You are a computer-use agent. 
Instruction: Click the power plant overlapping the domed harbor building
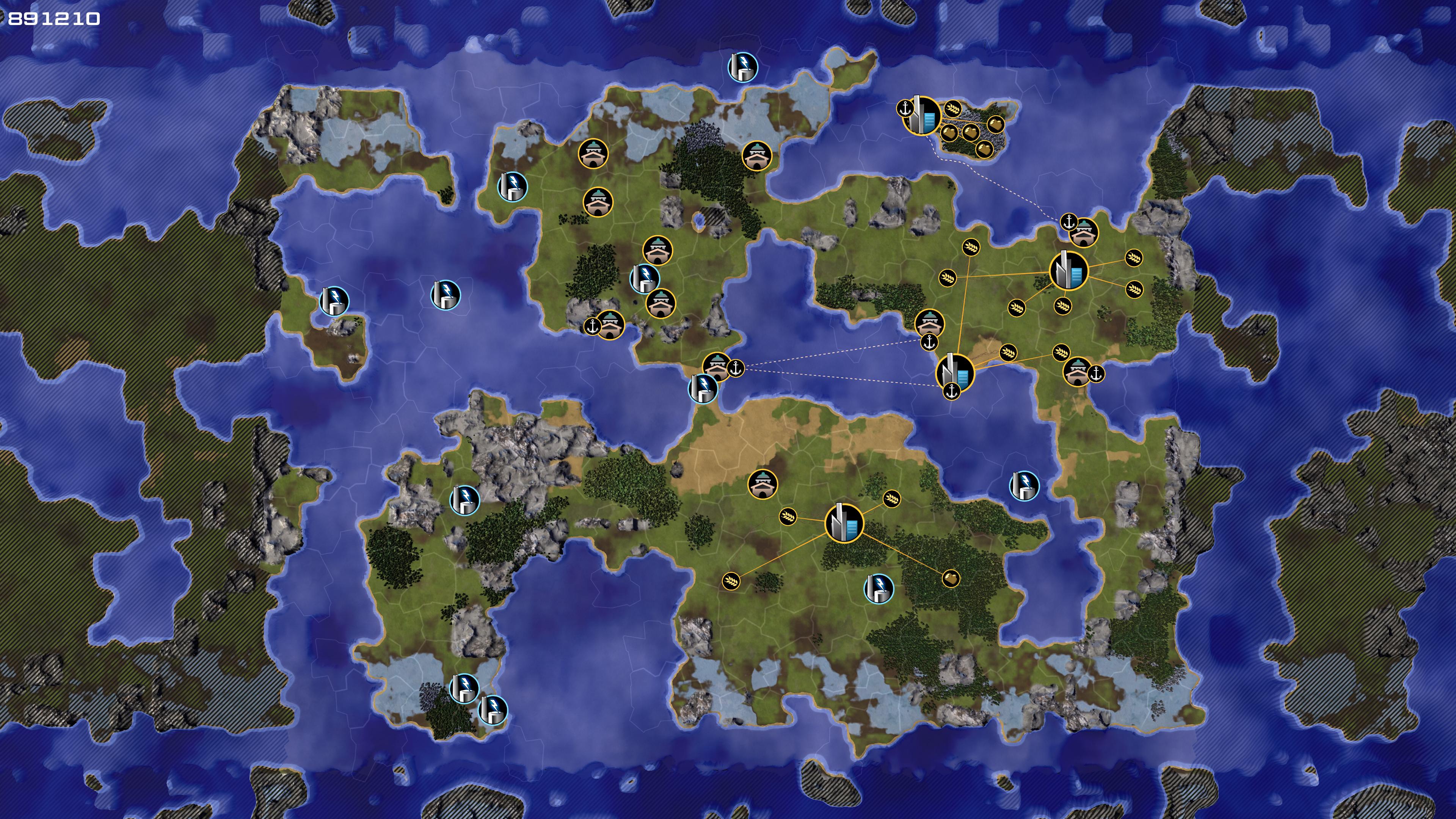[x=703, y=389]
